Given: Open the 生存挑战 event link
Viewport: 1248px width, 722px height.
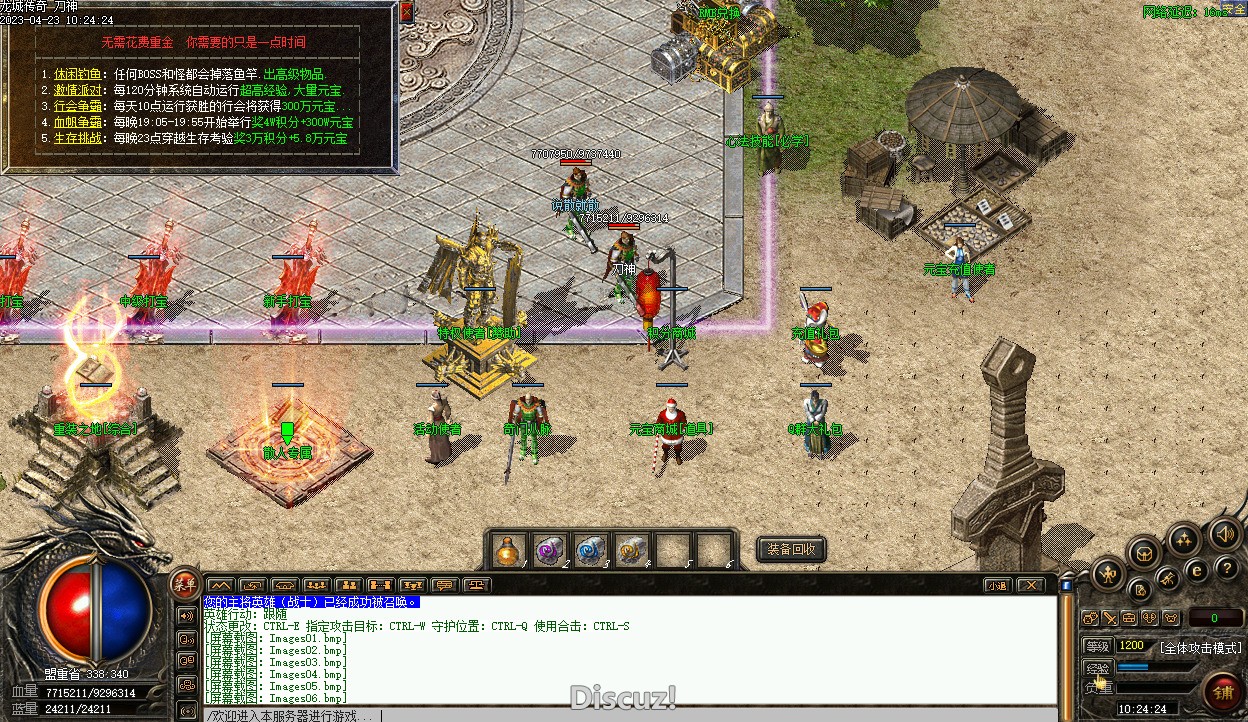Looking at the screenshot, I should 78,138.
